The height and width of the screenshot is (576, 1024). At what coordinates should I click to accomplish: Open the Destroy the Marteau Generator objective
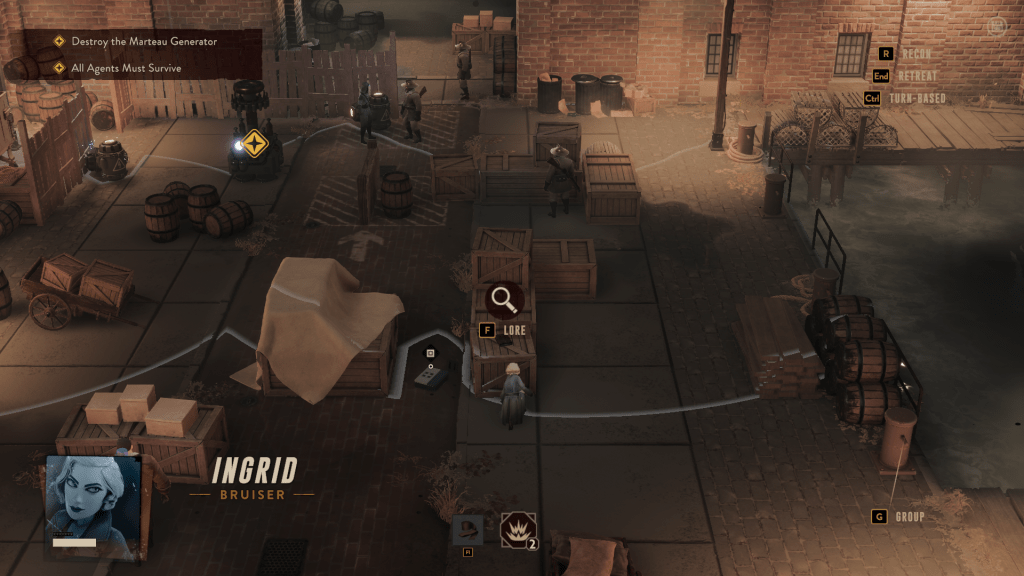tap(144, 42)
